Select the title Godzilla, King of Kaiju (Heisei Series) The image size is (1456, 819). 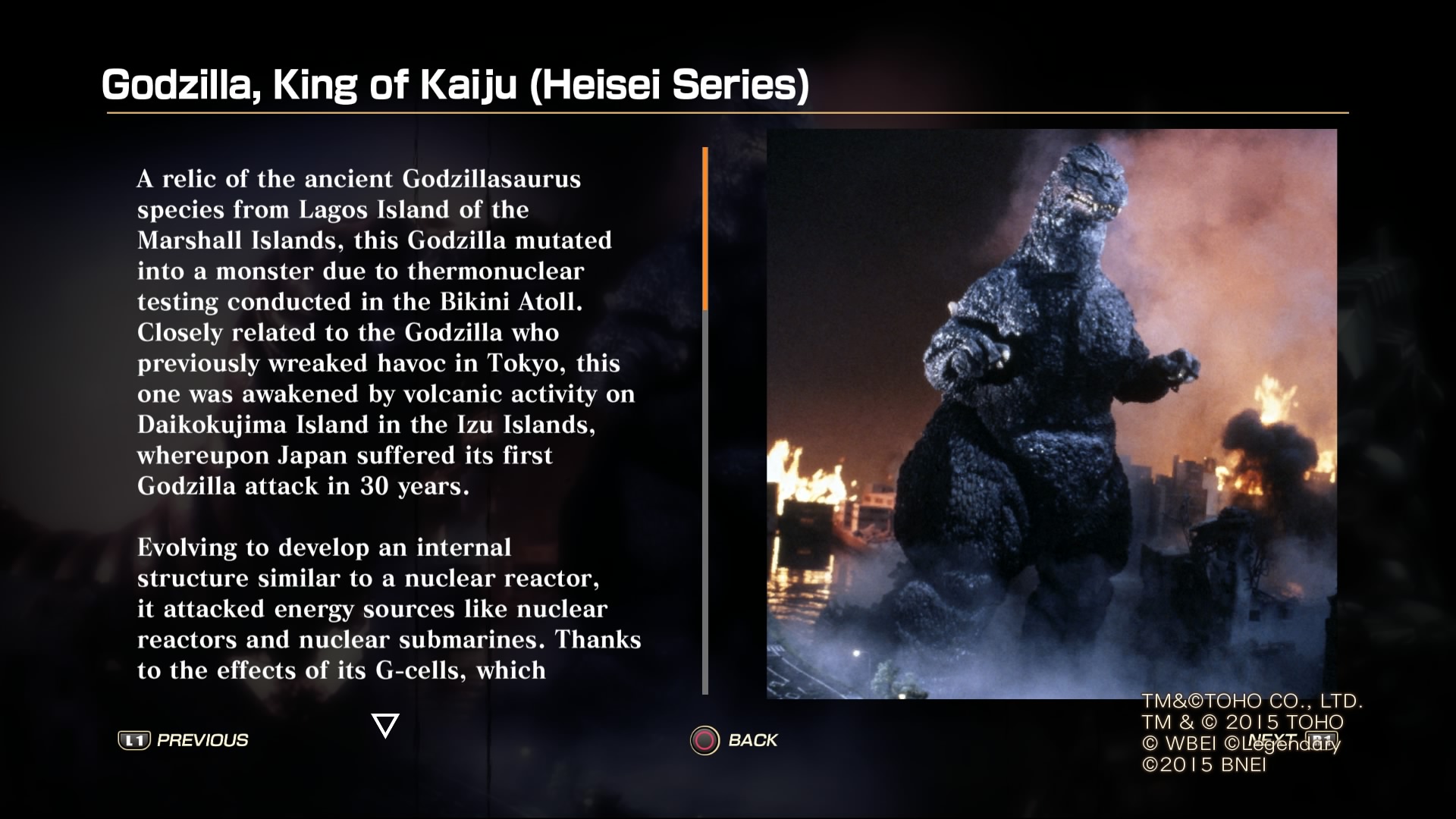point(455,86)
